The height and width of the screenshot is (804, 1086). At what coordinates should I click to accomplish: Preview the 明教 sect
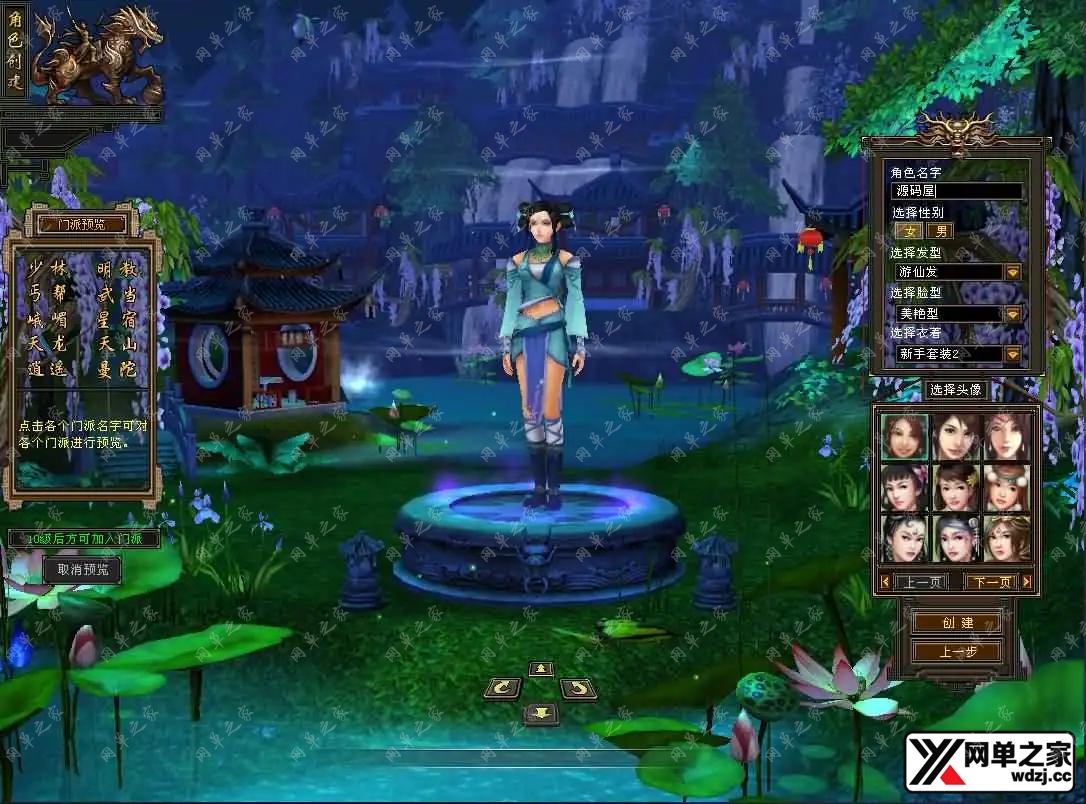pyautogui.click(x=117, y=270)
